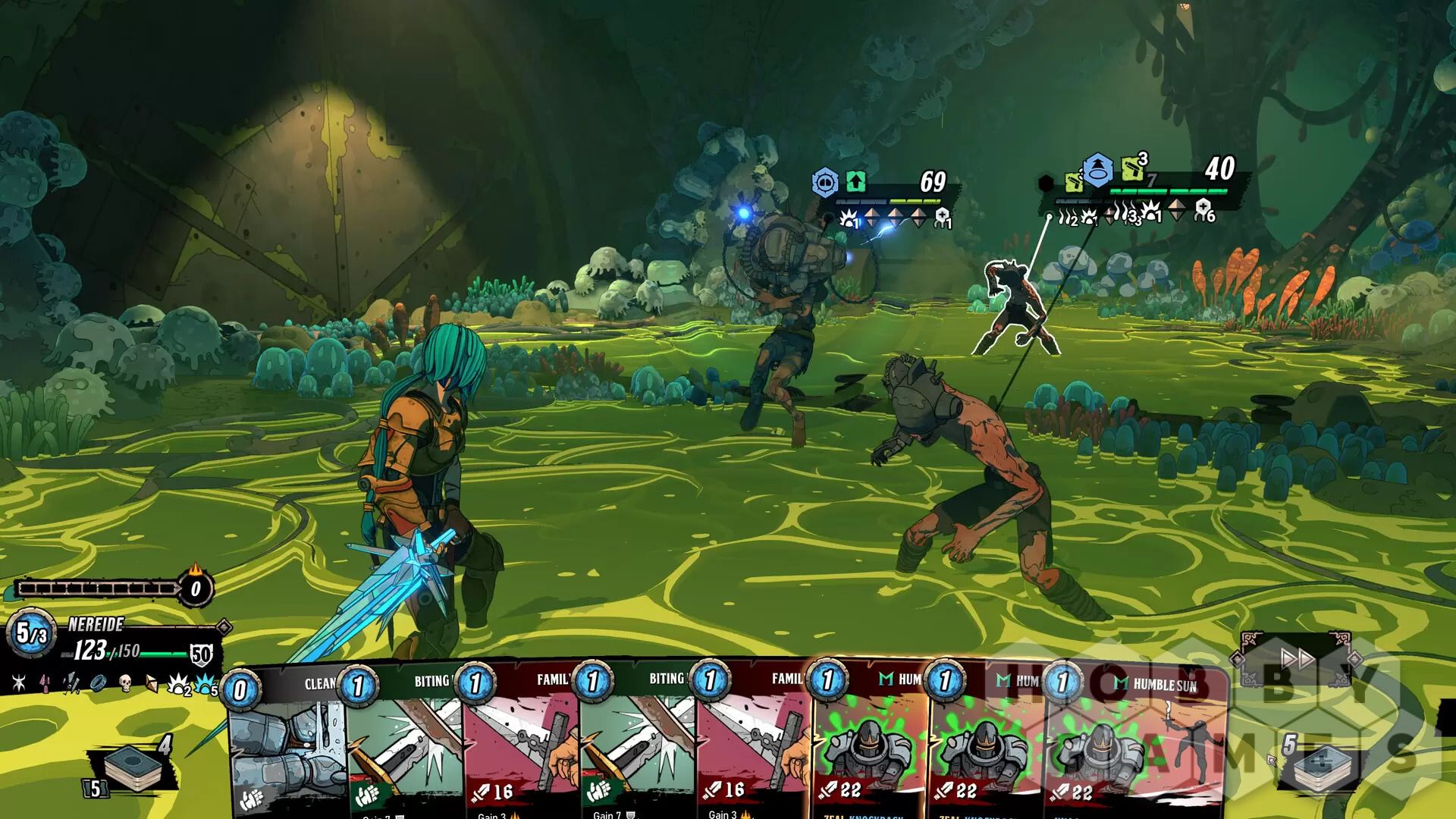End the turn with the fast-forward button
The height and width of the screenshot is (819, 1456).
pos(1298,660)
